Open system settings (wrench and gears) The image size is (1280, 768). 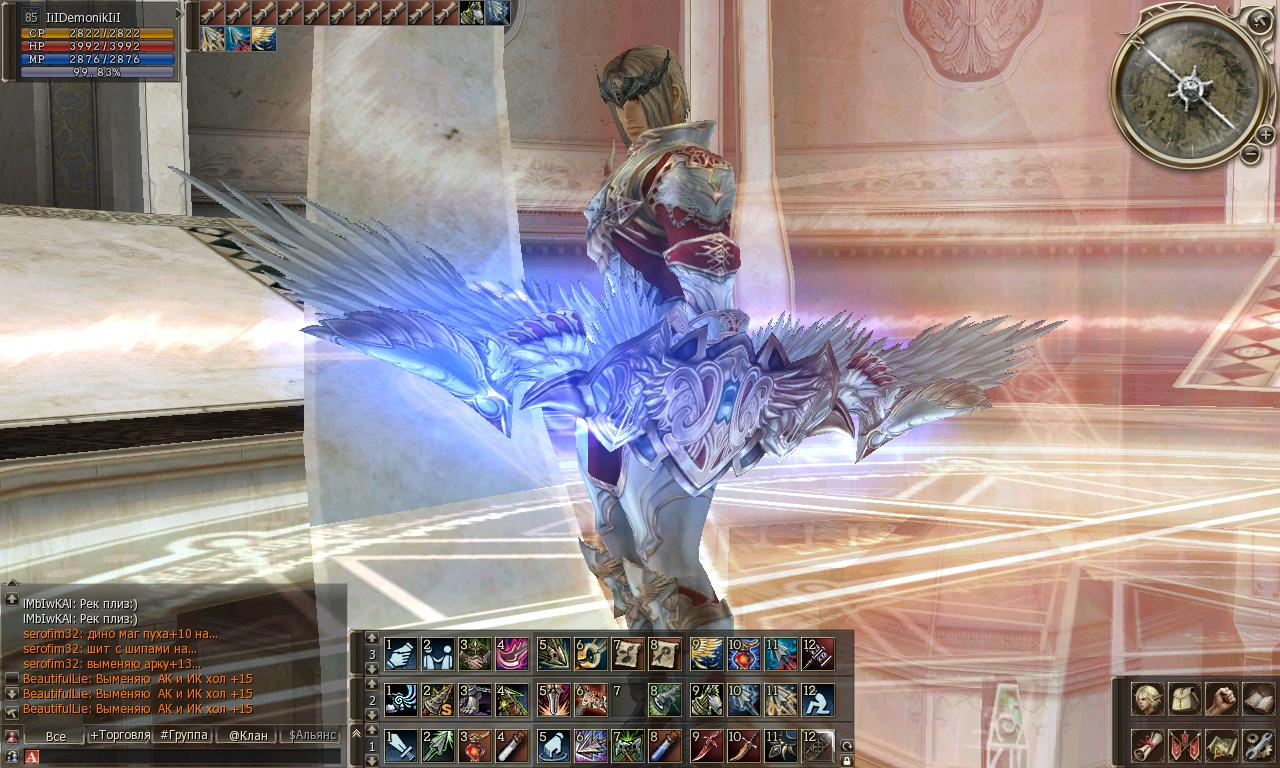click(1257, 745)
